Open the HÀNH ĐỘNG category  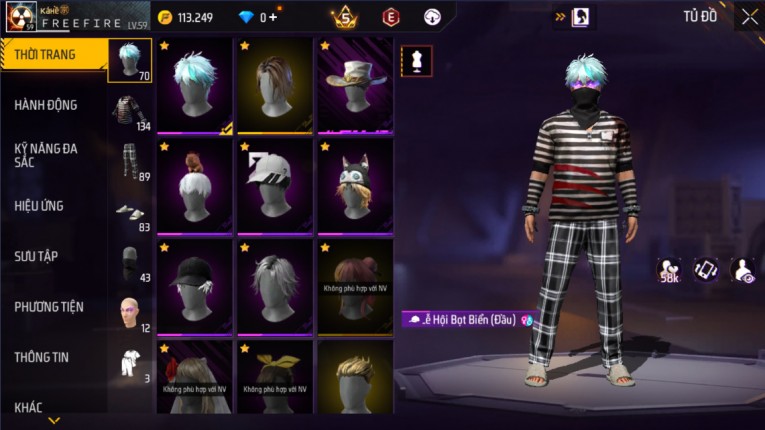[x=46, y=105]
